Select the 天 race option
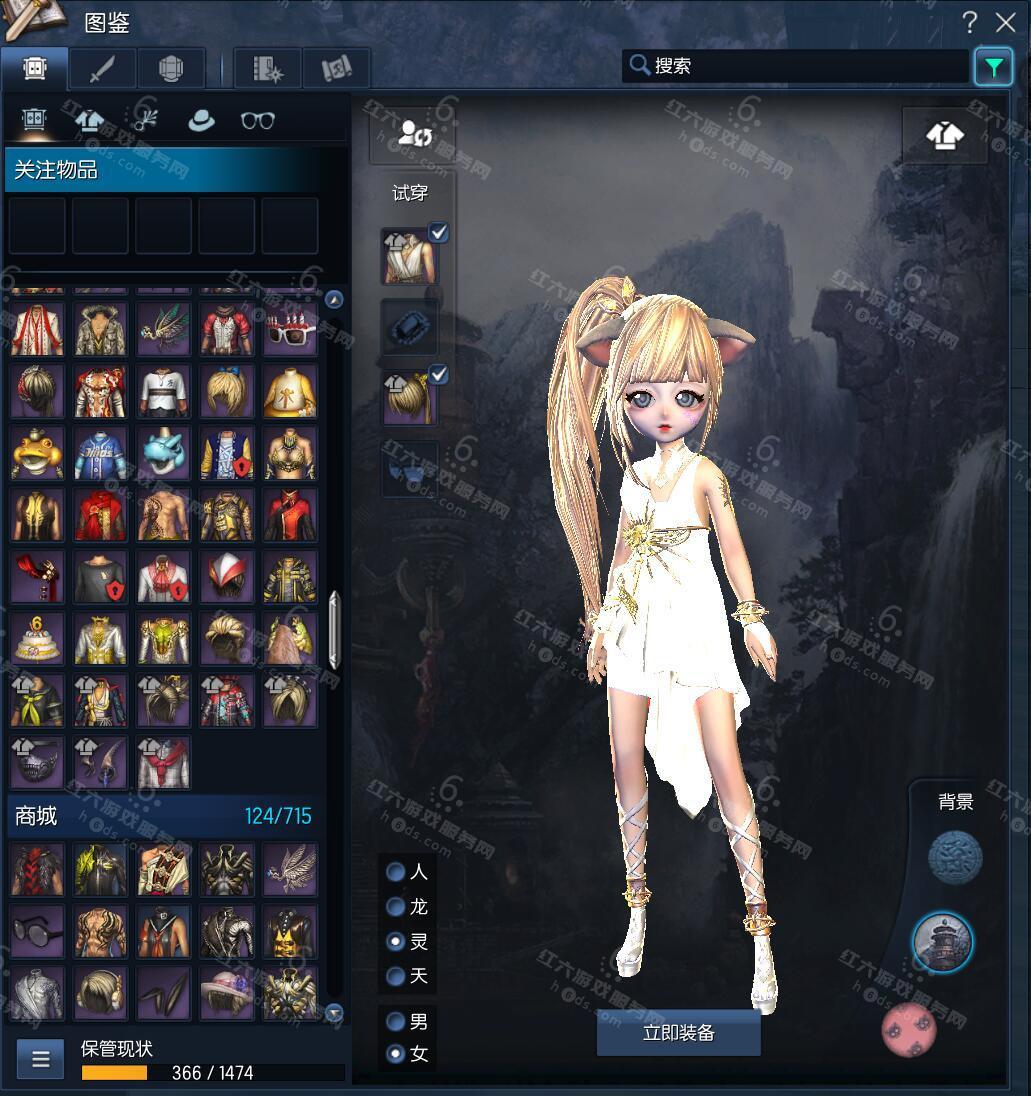 pos(396,975)
